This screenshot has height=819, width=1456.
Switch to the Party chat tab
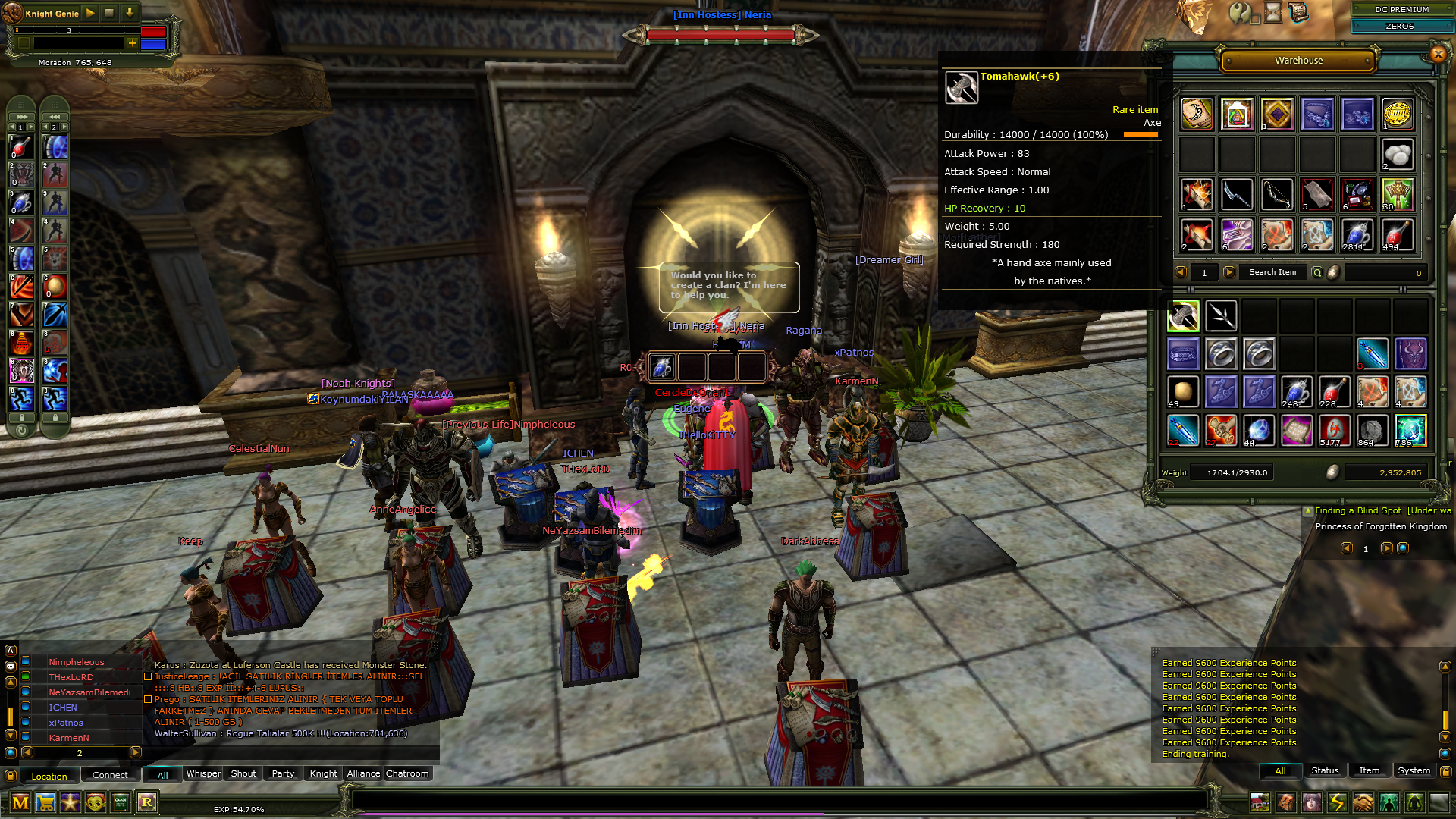(x=282, y=773)
